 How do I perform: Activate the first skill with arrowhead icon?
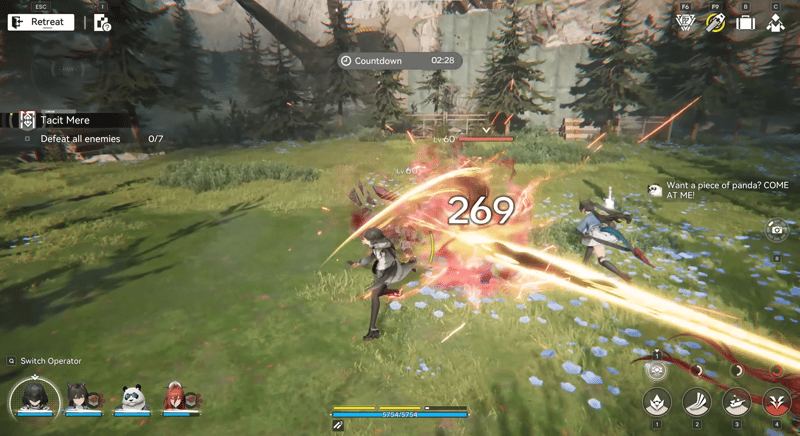point(657,402)
